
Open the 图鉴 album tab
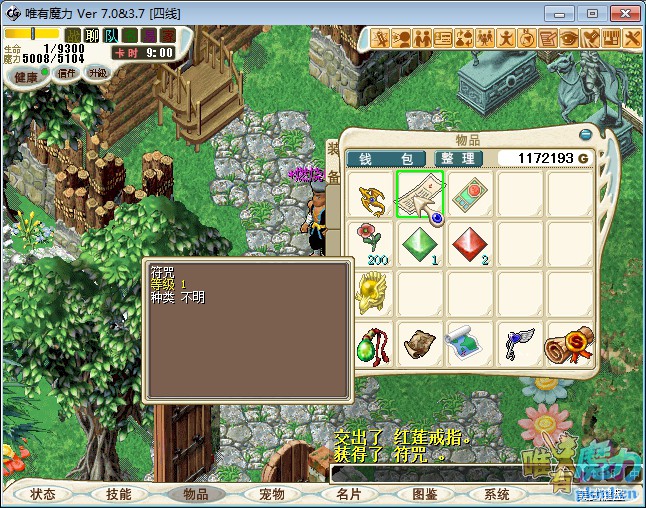tap(424, 494)
